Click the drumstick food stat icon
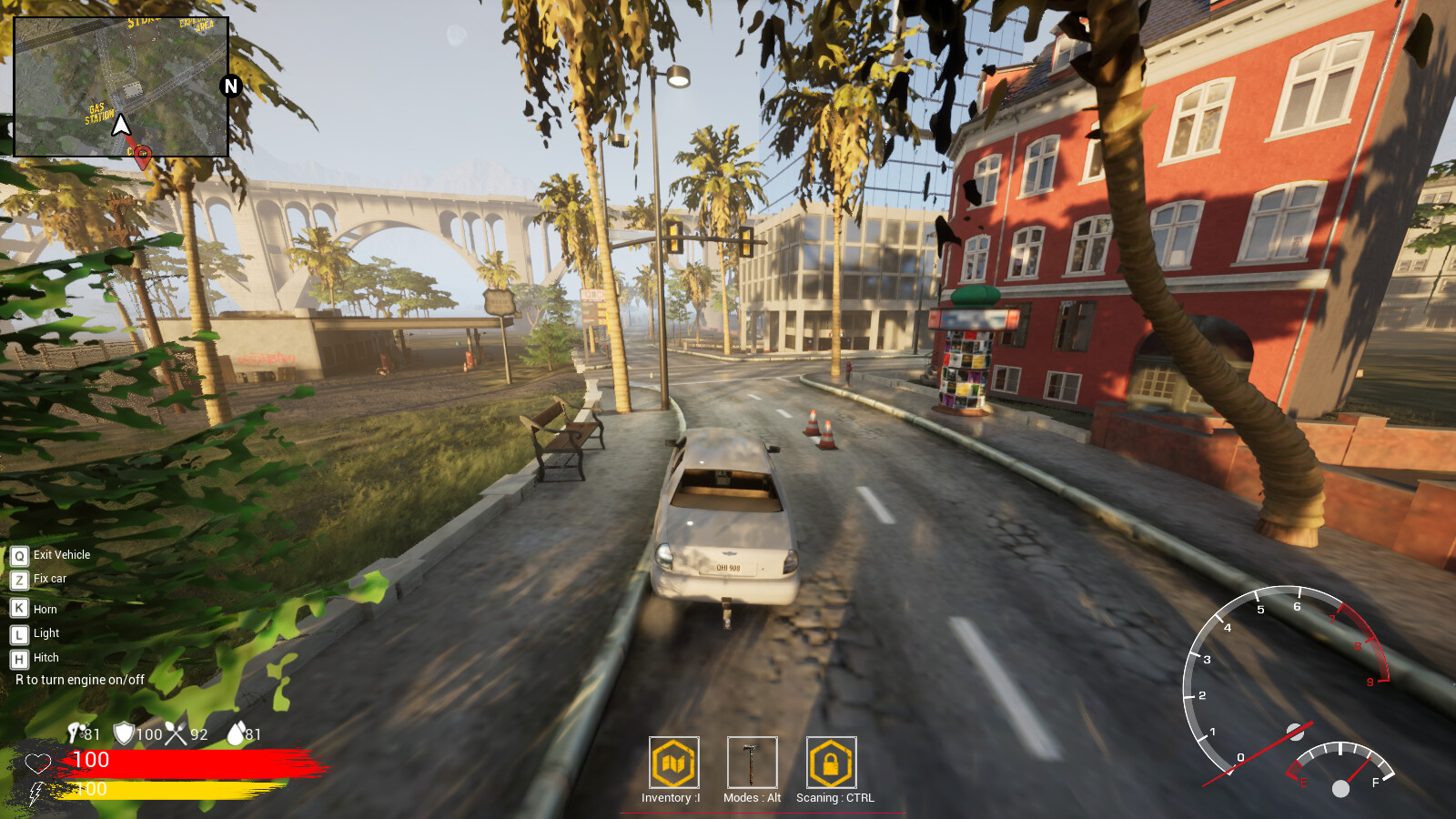This screenshot has width=1456, height=819. 75,731
